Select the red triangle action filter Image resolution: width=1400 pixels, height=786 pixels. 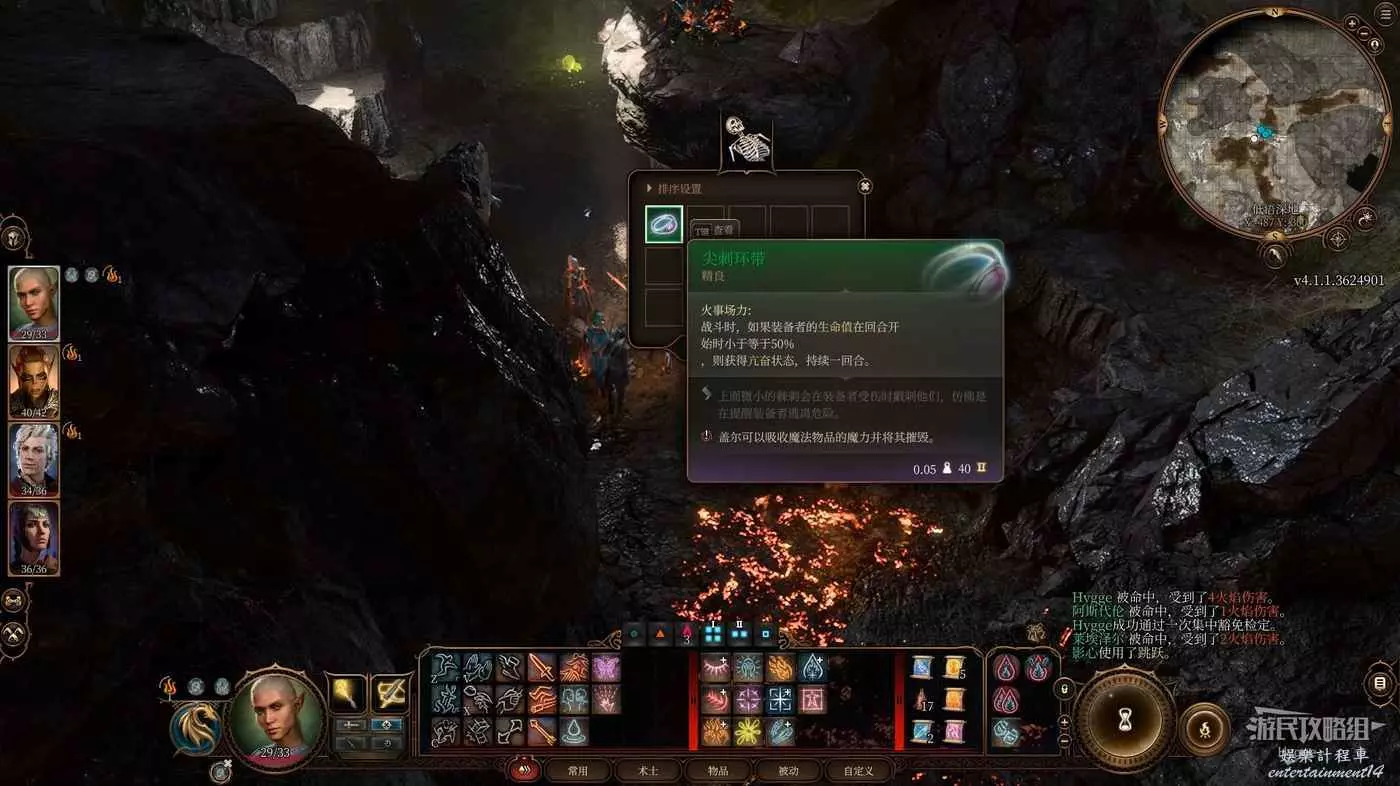(660, 633)
